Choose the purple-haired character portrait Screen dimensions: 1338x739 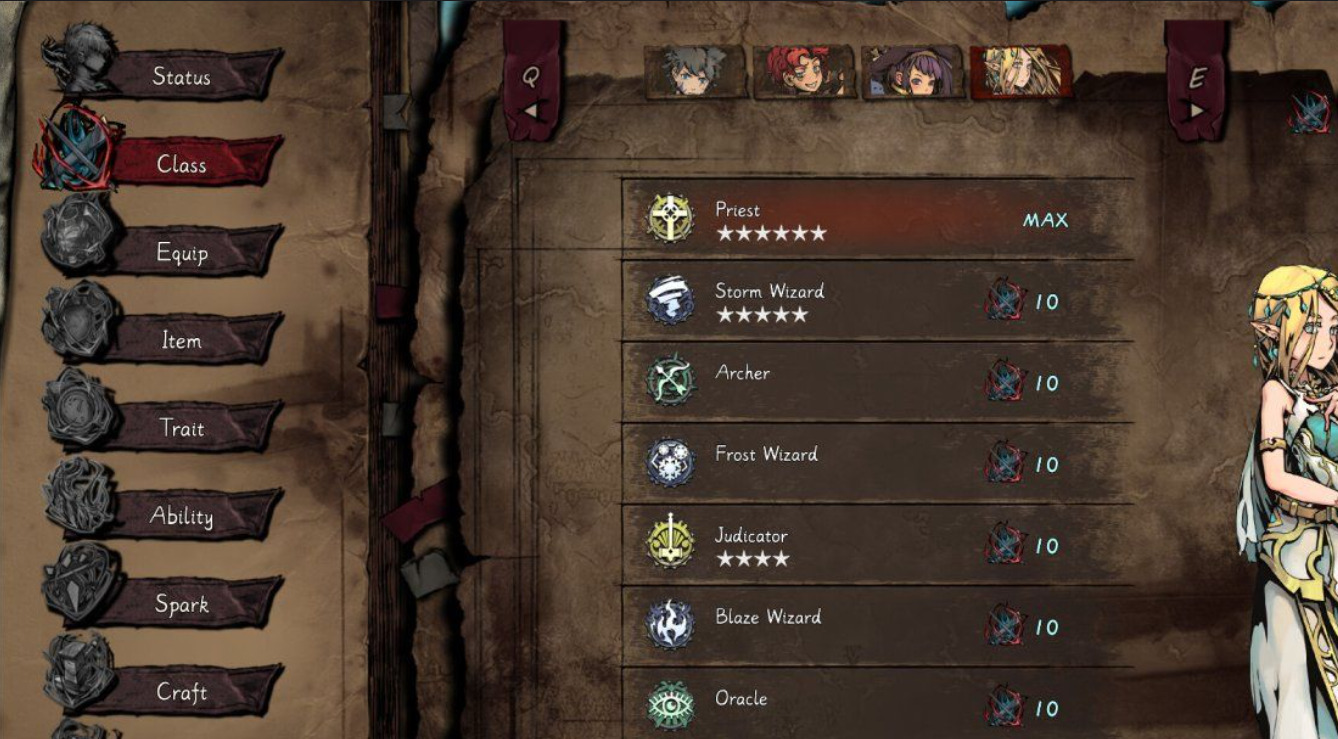click(x=912, y=72)
